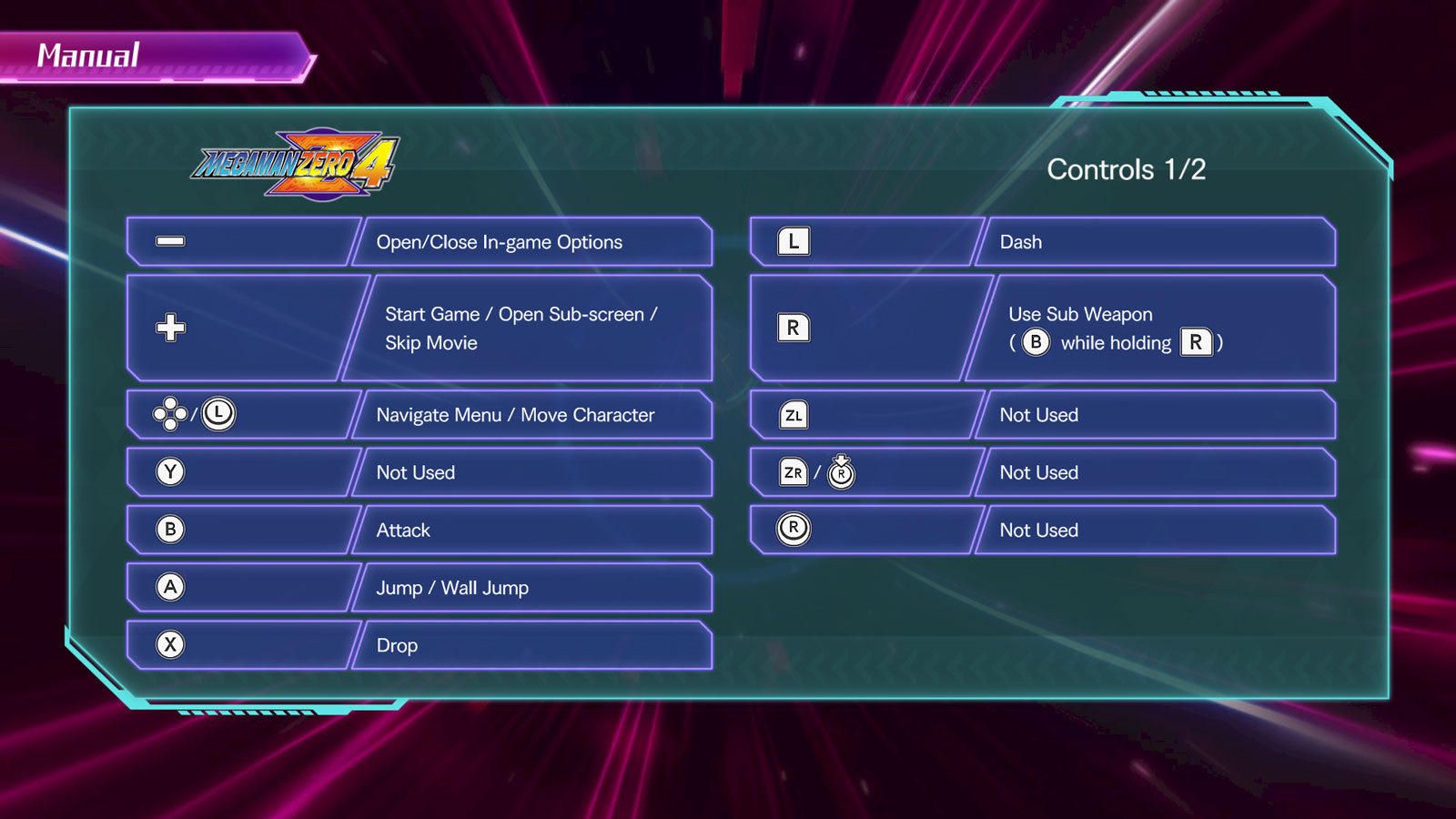The image size is (1456, 819).
Task: Click the Controls 1/2 page label
Action: click(1127, 170)
